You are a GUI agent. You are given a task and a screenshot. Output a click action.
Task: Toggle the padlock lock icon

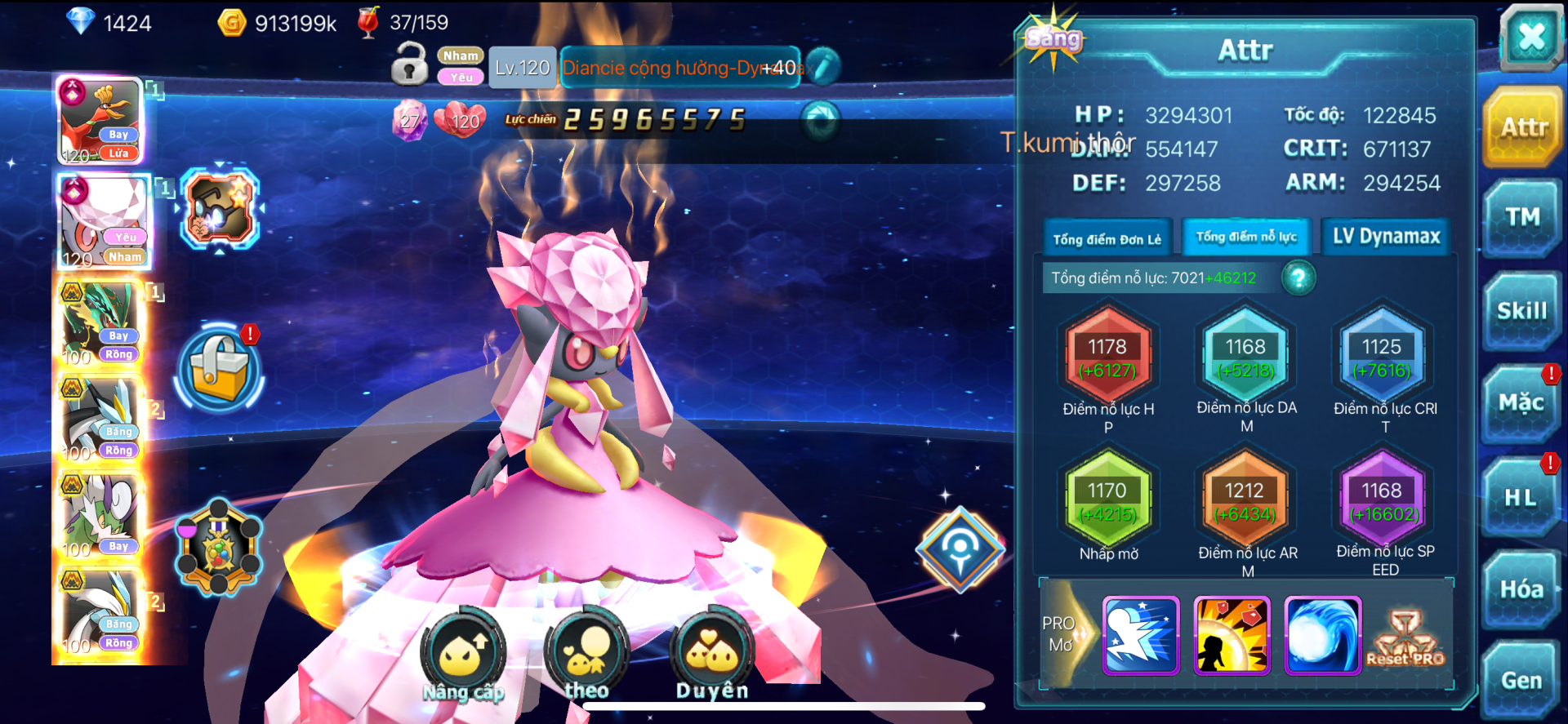pos(409,64)
